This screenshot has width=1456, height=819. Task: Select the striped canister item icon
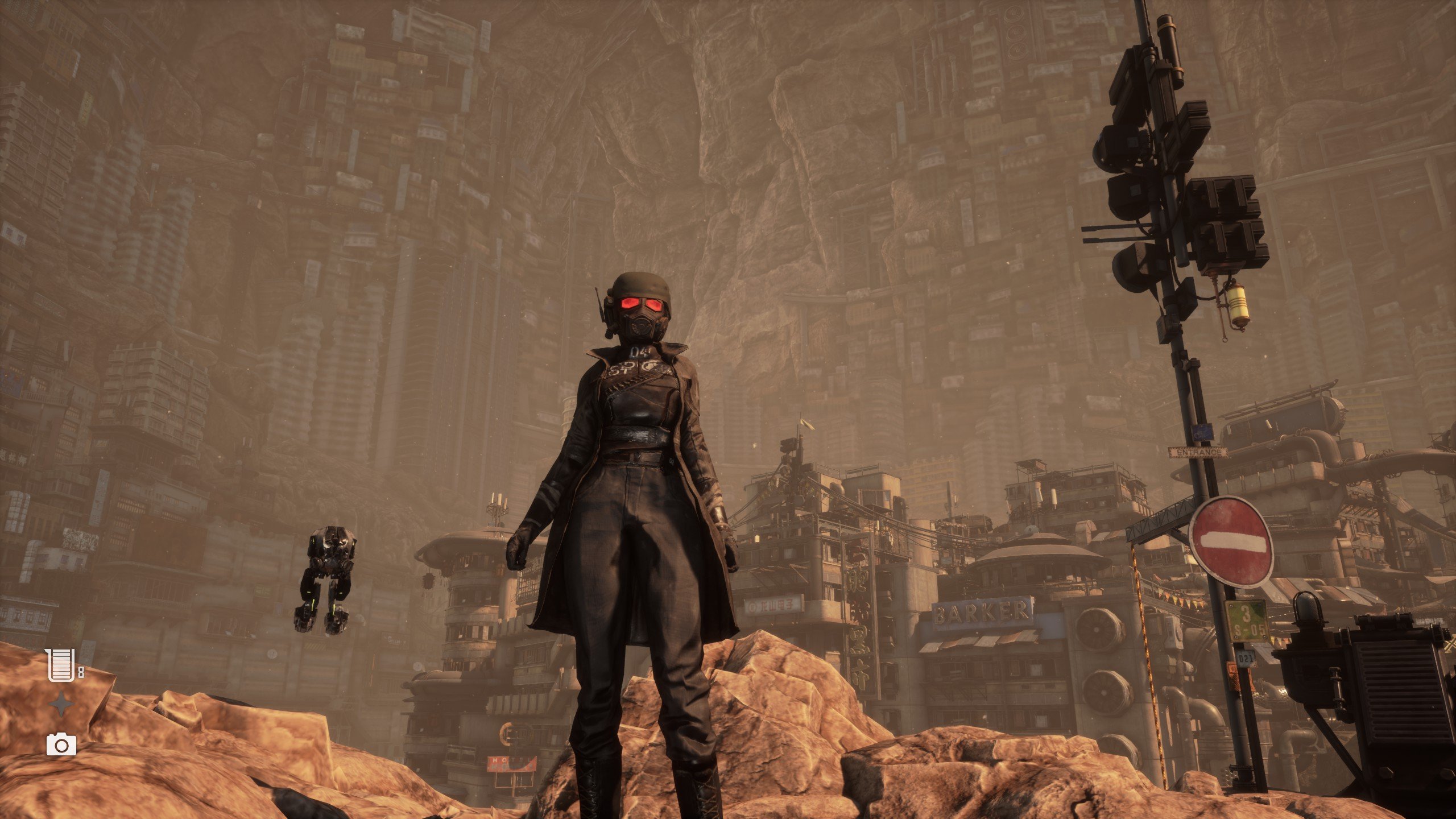61,664
